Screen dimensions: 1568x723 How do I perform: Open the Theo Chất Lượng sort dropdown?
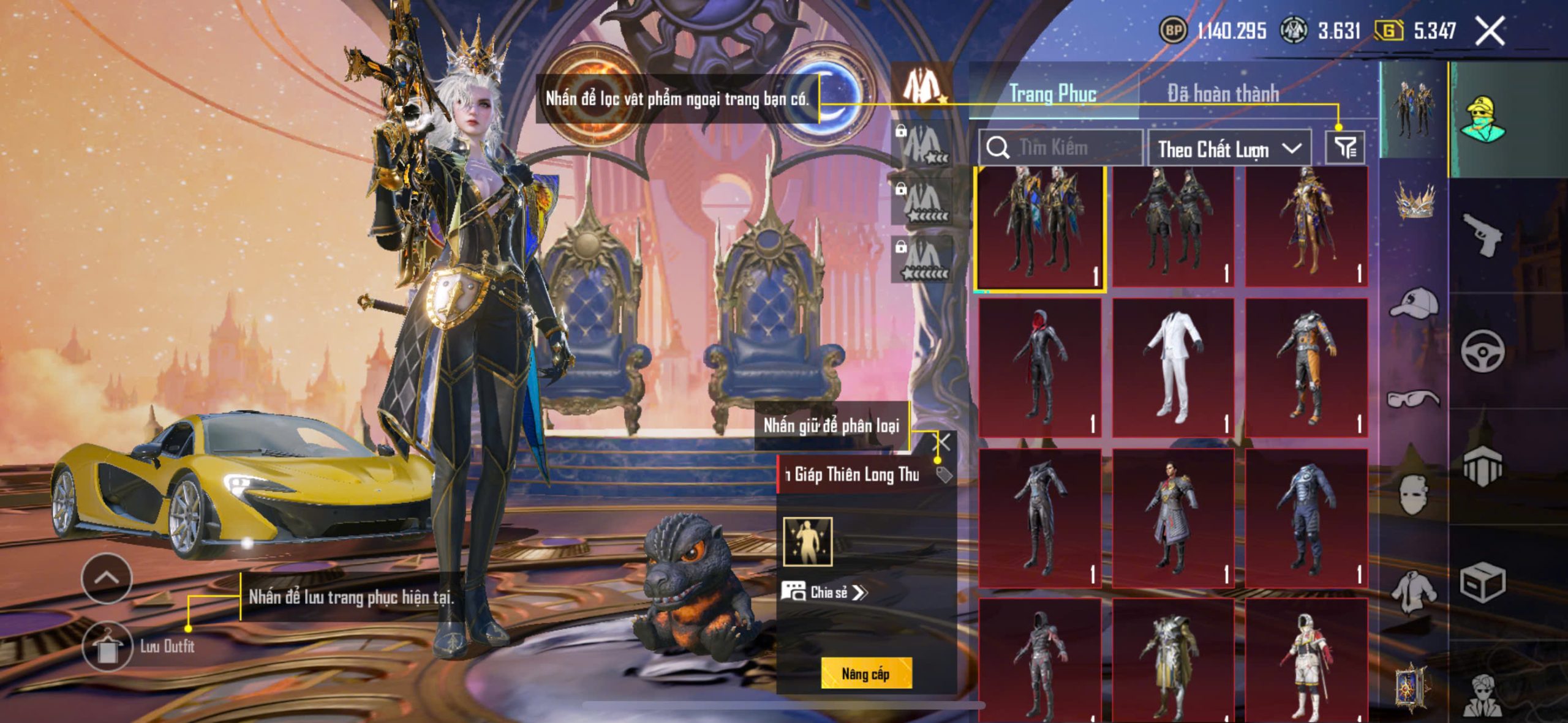click(1229, 149)
